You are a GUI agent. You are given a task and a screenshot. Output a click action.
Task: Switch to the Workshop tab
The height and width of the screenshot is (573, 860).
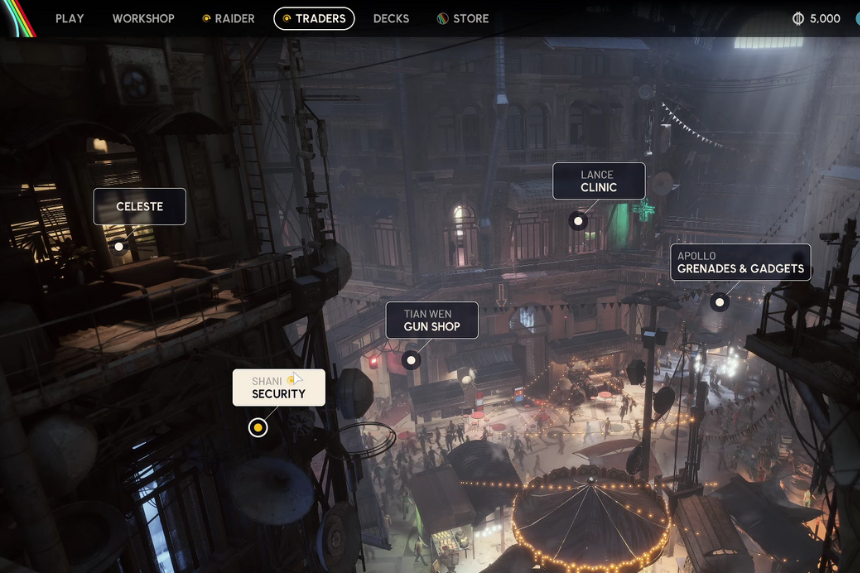click(143, 19)
